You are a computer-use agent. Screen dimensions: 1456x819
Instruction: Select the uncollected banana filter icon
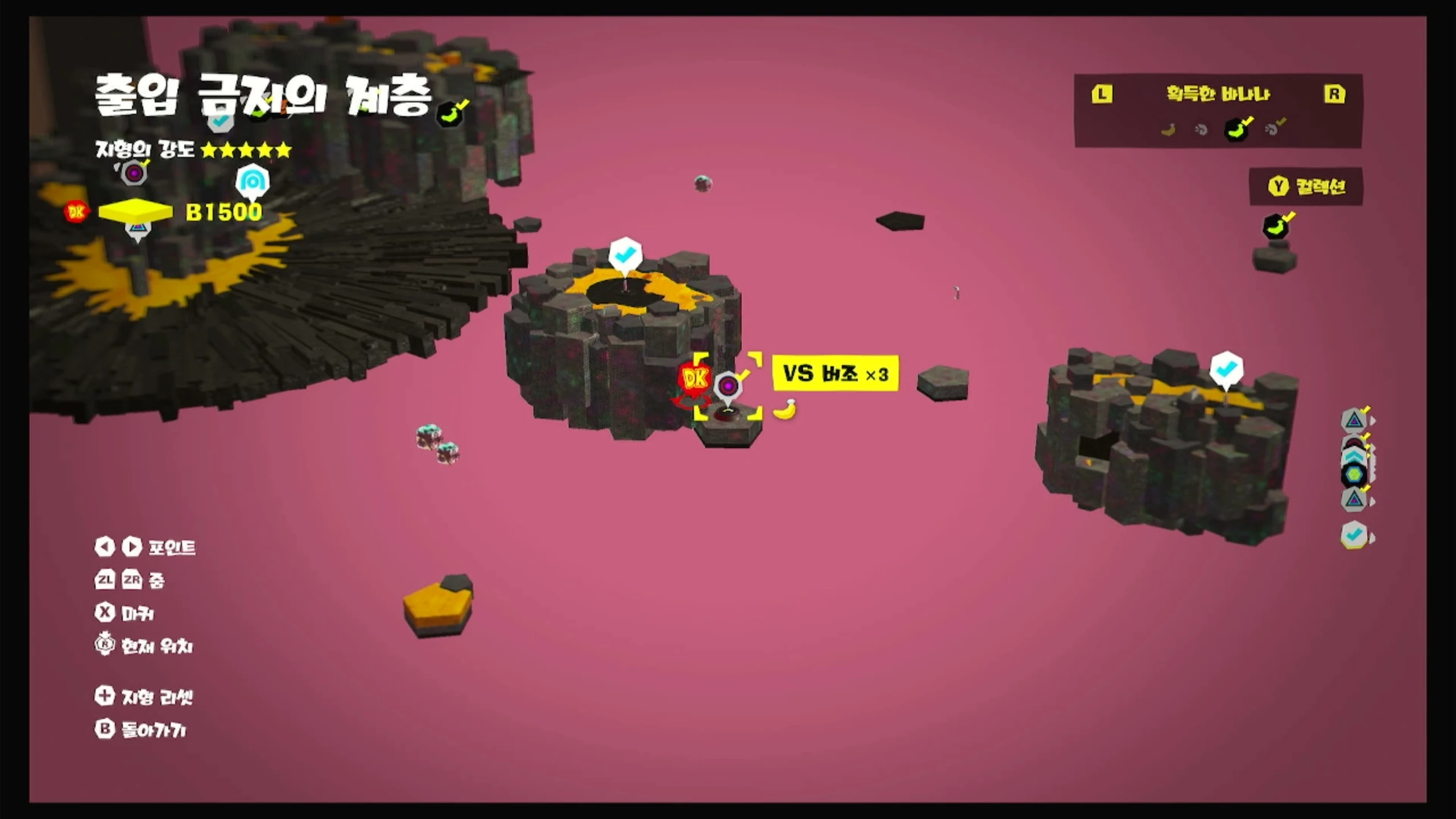coord(1168,130)
